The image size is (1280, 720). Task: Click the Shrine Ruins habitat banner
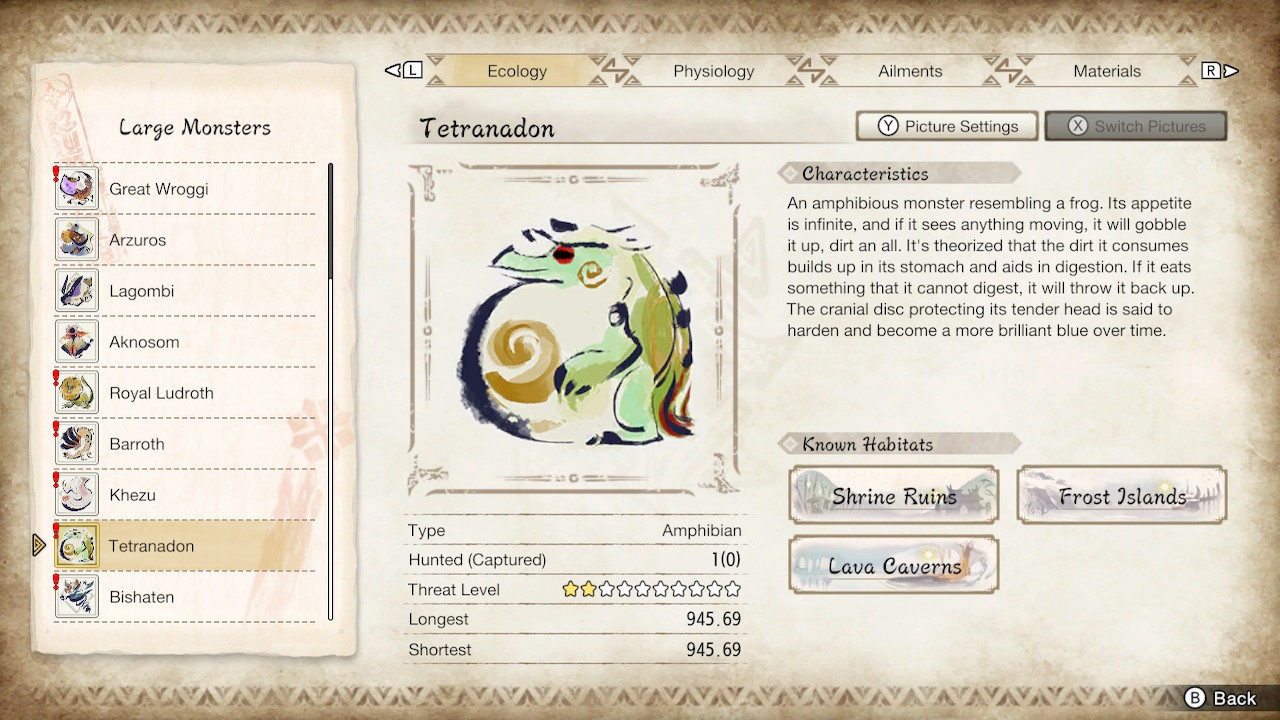point(893,494)
